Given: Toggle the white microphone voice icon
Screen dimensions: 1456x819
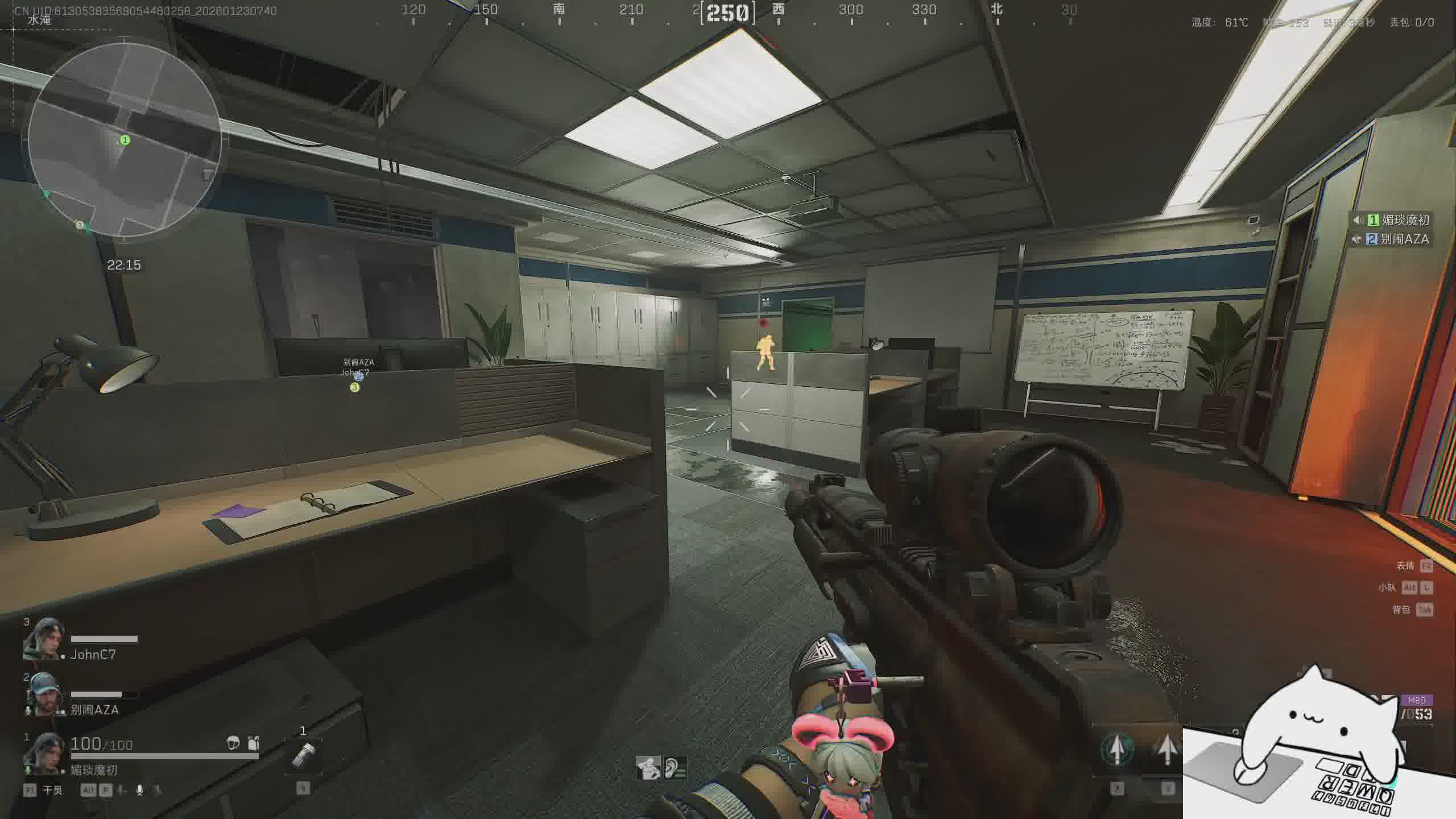Looking at the screenshot, I should tap(139, 790).
